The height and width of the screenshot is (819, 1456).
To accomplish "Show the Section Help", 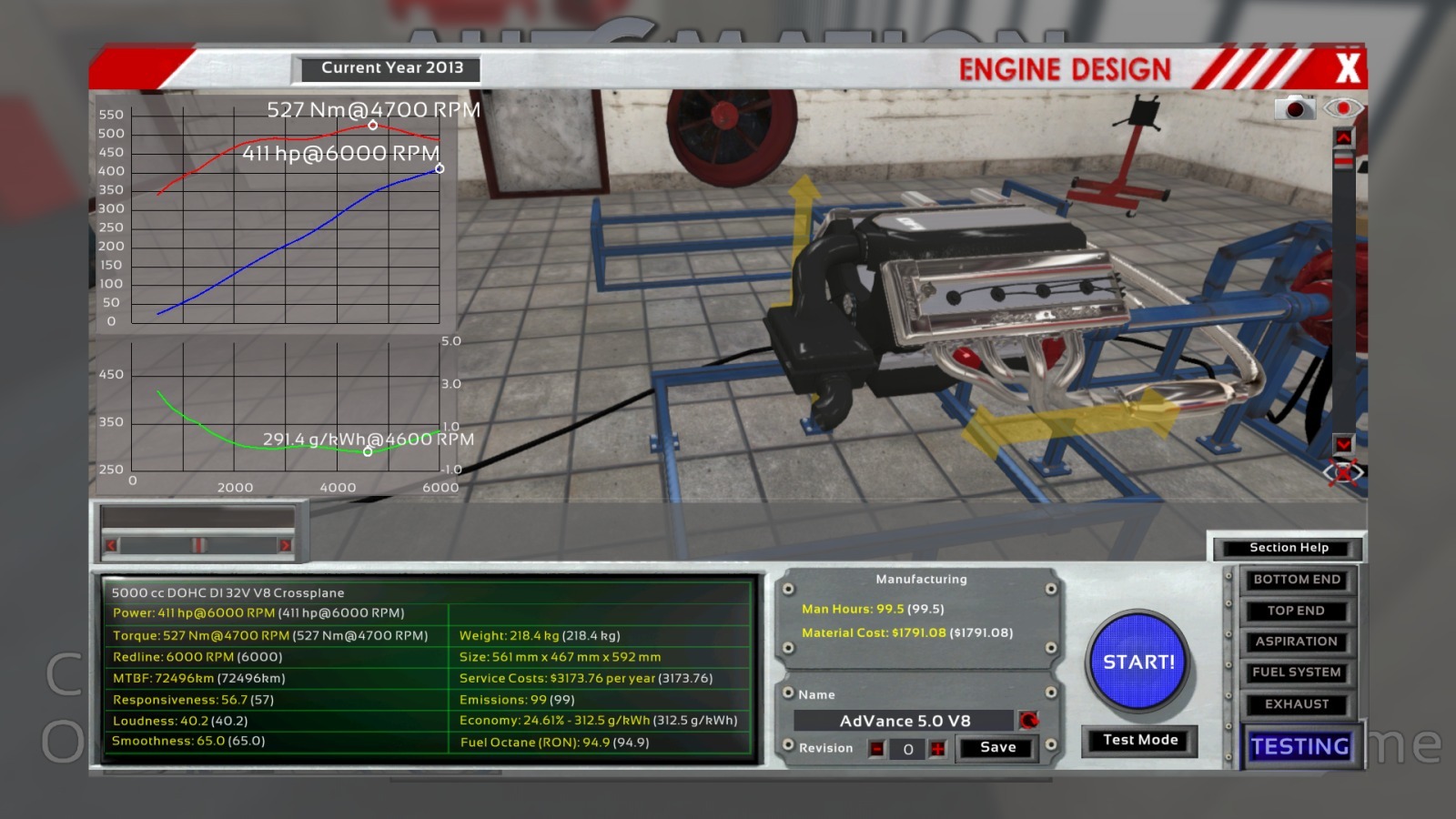I will tap(1289, 548).
